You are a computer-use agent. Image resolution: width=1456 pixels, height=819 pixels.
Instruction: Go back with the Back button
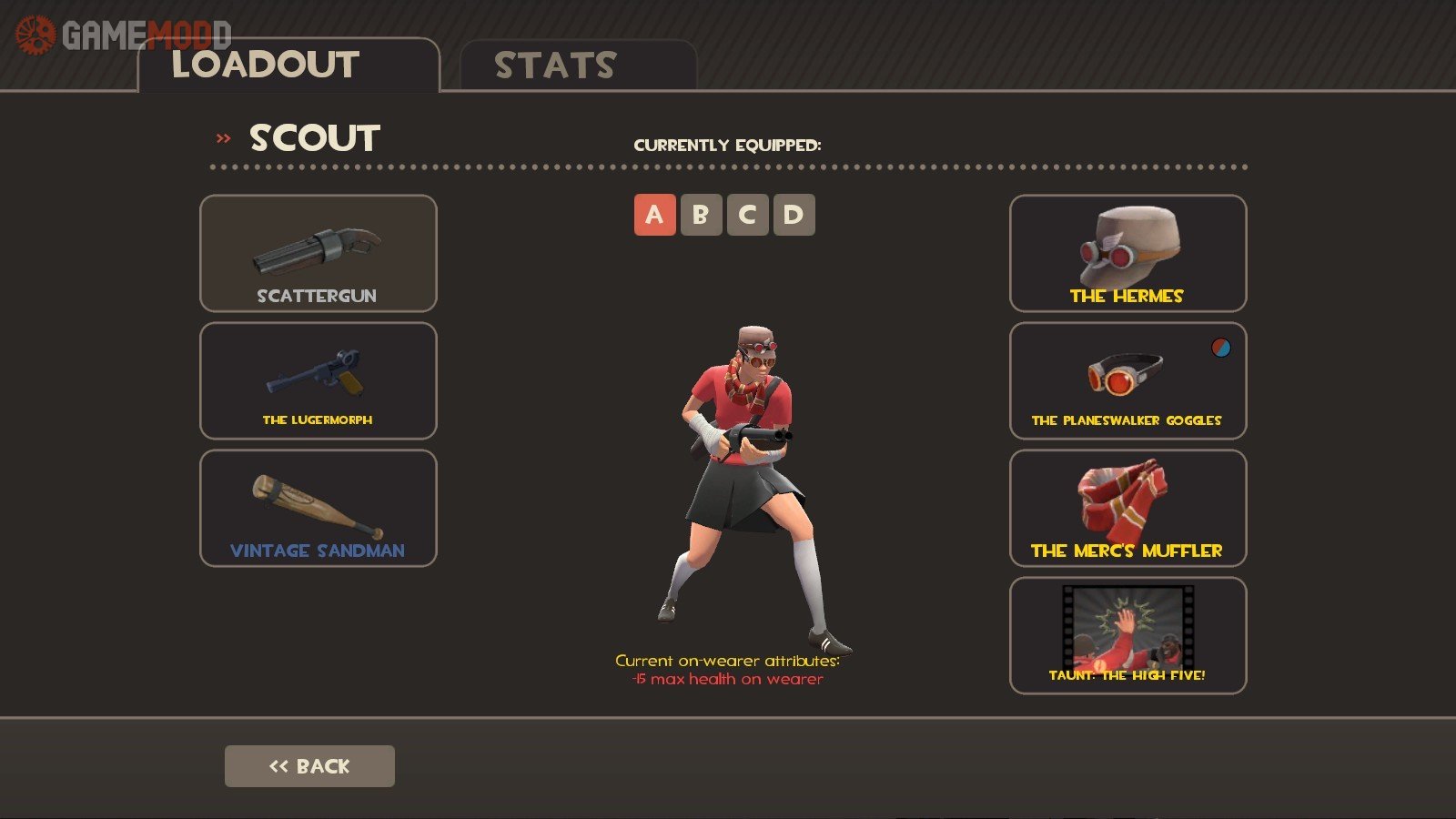309,766
